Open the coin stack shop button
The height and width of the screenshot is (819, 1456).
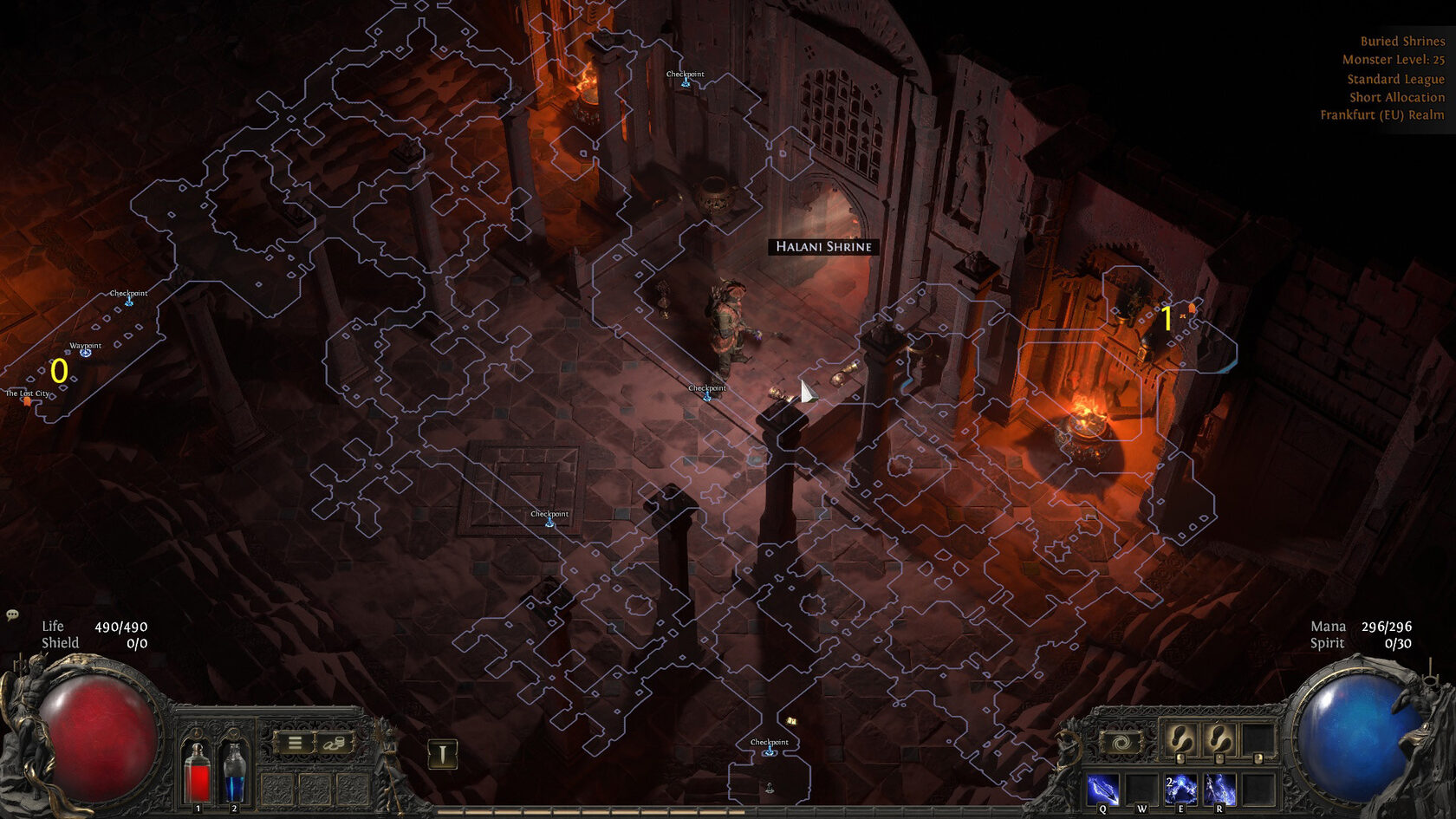334,743
